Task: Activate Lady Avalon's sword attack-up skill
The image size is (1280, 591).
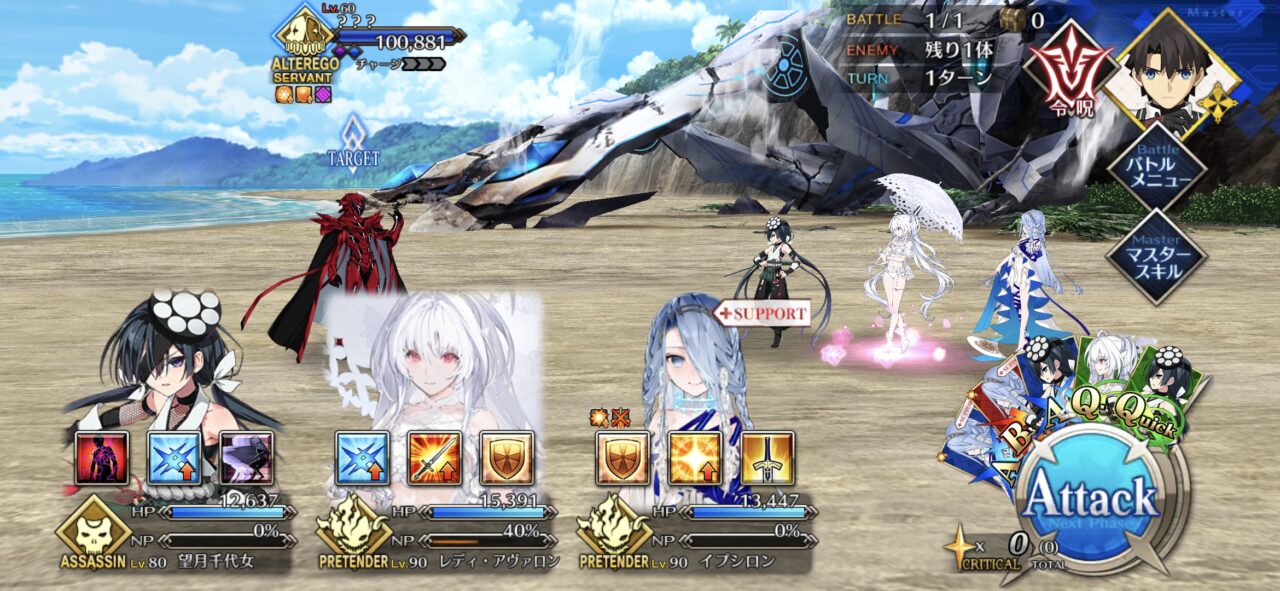Action: [x=435, y=458]
